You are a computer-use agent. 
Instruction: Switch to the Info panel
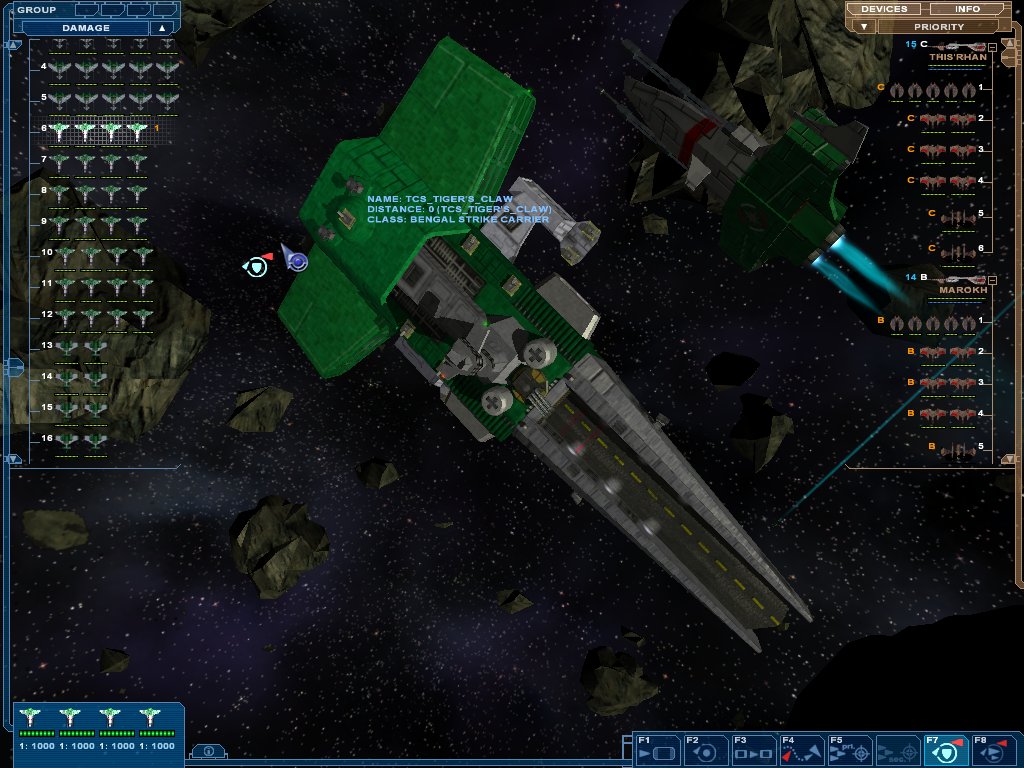[967, 9]
